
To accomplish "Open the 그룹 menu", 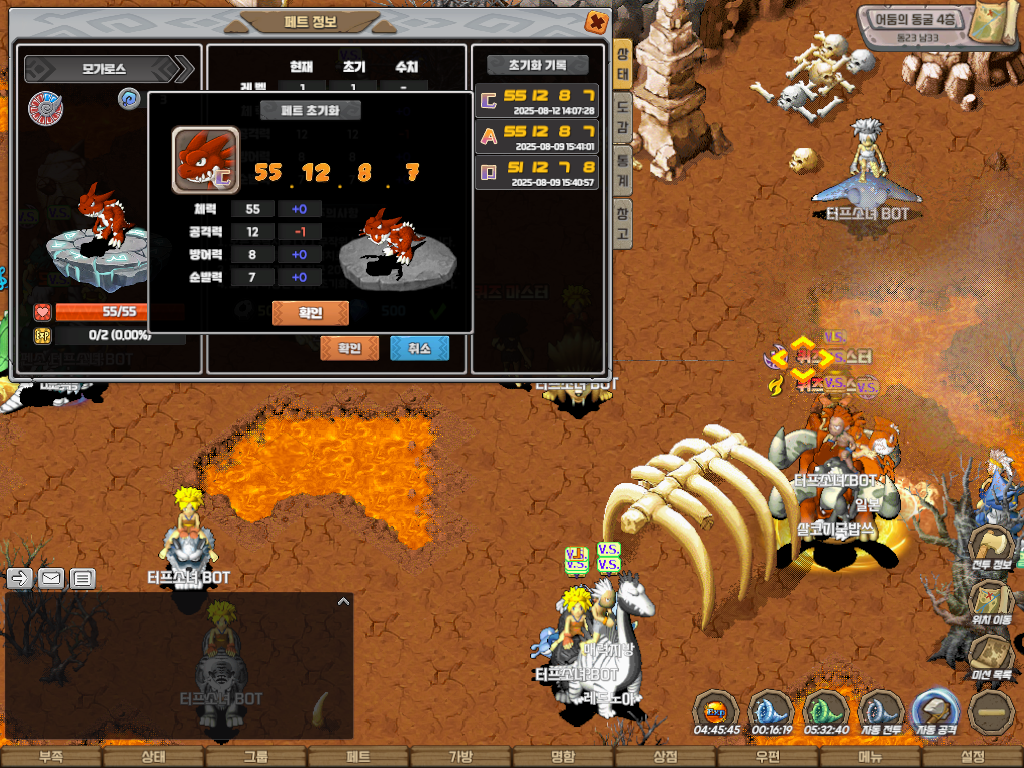I will click(x=255, y=757).
